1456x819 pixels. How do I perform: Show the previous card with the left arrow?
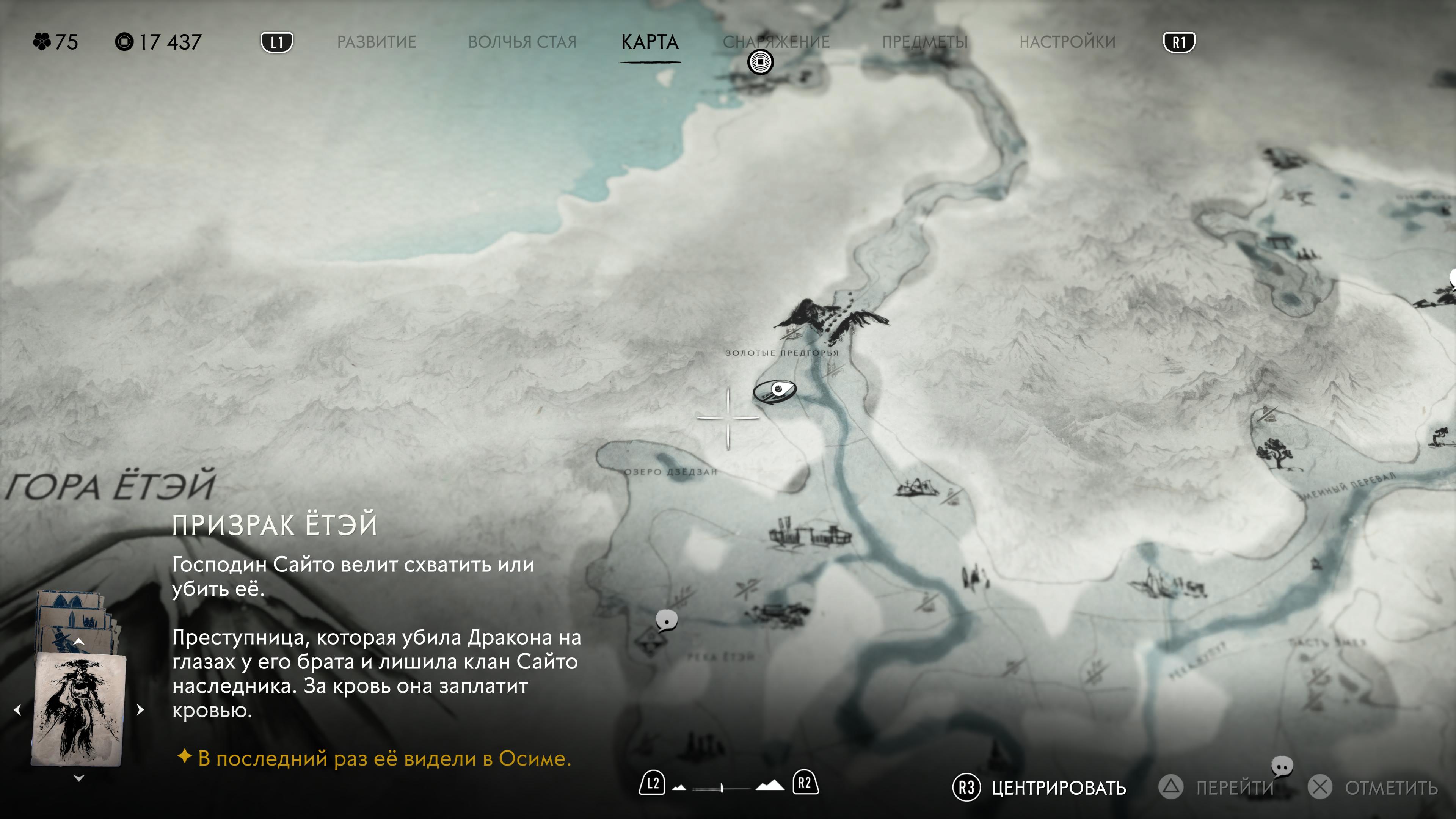(x=17, y=709)
